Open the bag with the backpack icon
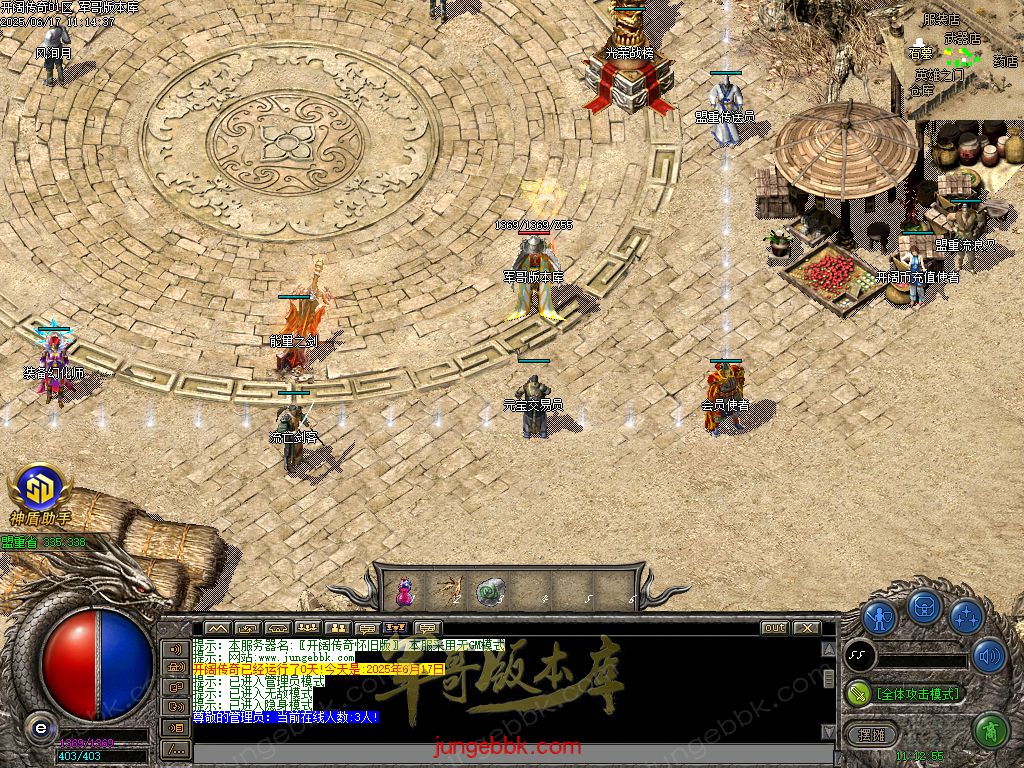Screen dimensions: 1024x768 pyautogui.click(x=923, y=607)
